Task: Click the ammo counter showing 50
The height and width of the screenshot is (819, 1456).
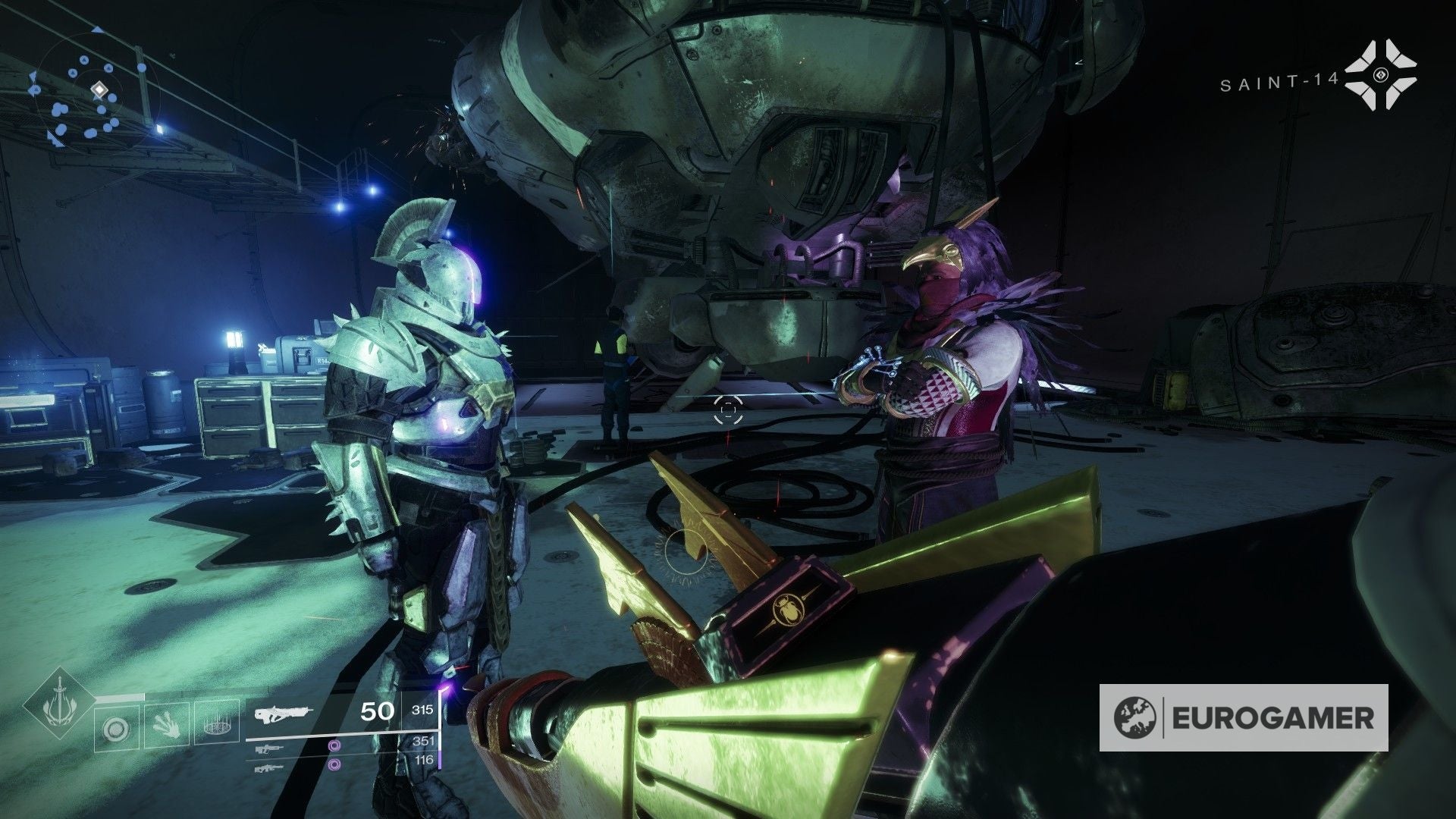Action: [x=376, y=711]
